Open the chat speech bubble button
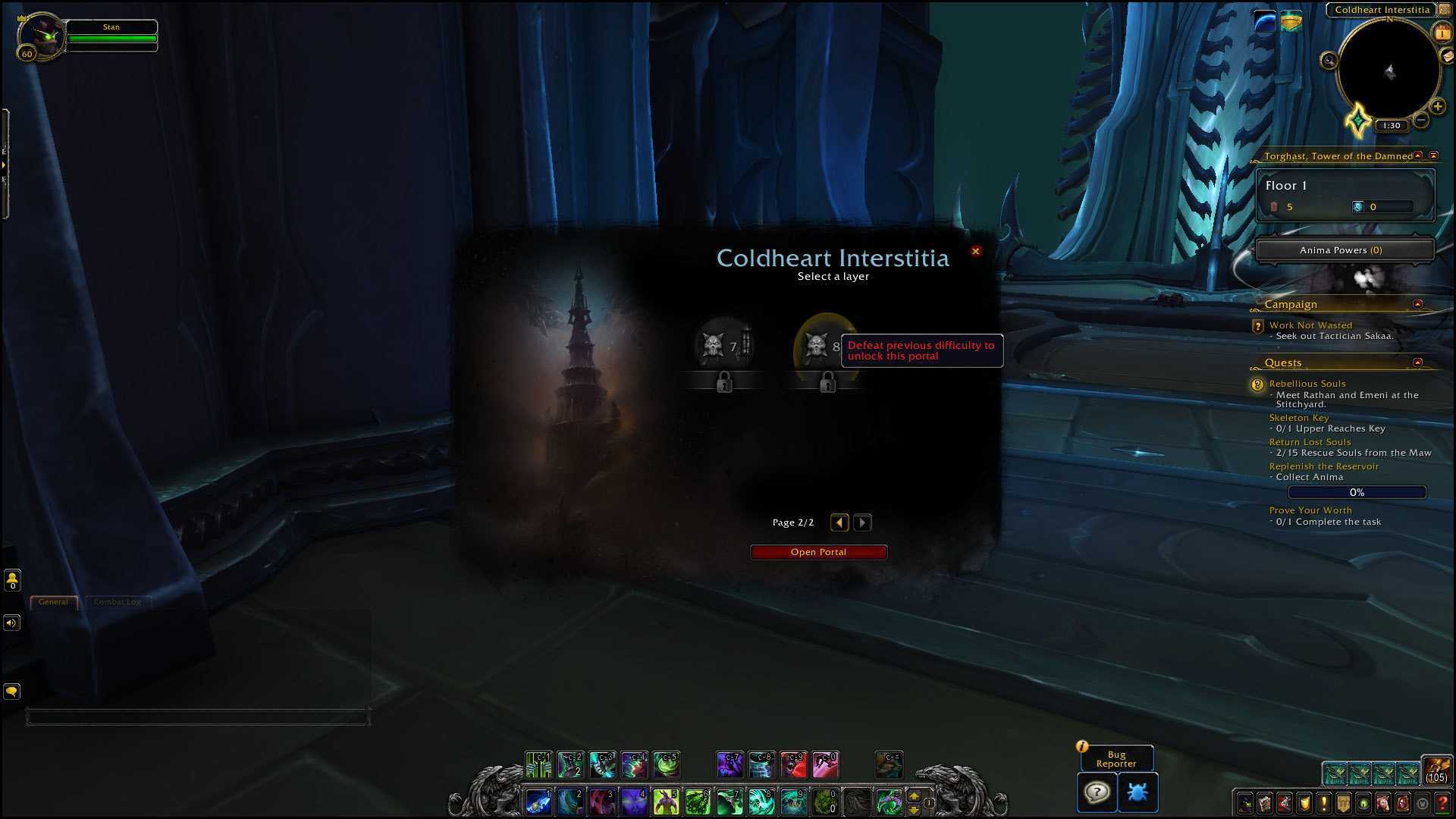The image size is (1456, 819). tap(11, 692)
